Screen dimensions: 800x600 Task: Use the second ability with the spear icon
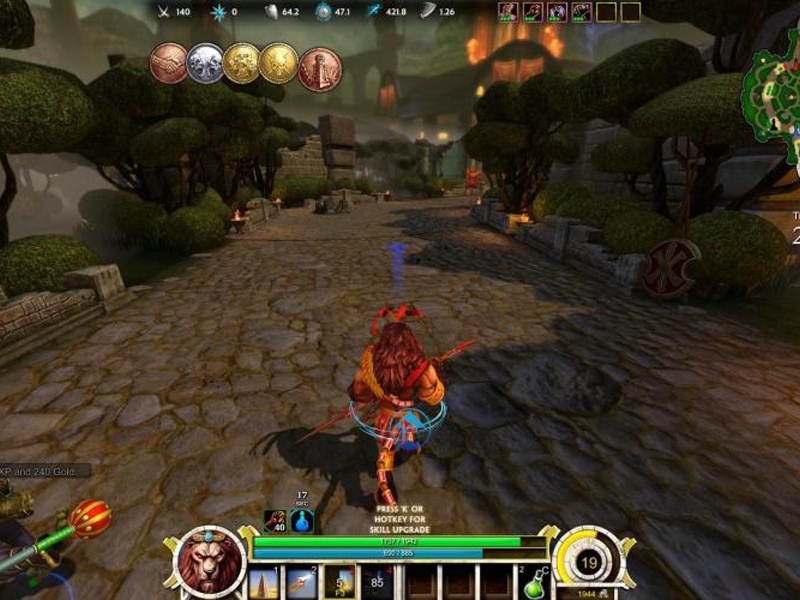pos(302,582)
